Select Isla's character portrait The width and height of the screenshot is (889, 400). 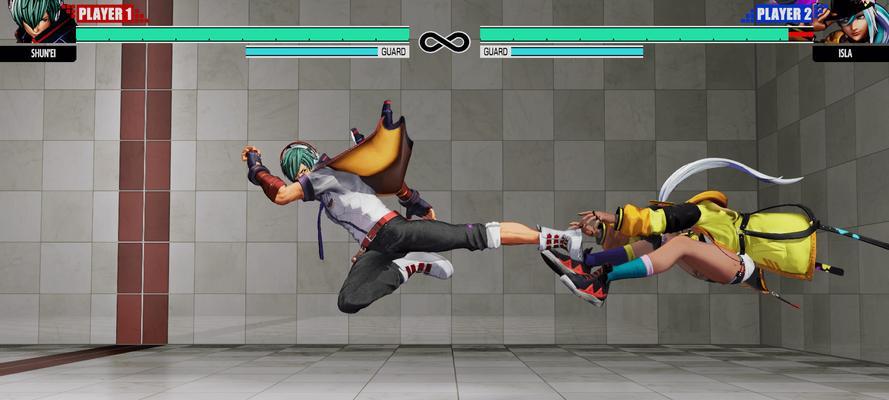[x=853, y=22]
